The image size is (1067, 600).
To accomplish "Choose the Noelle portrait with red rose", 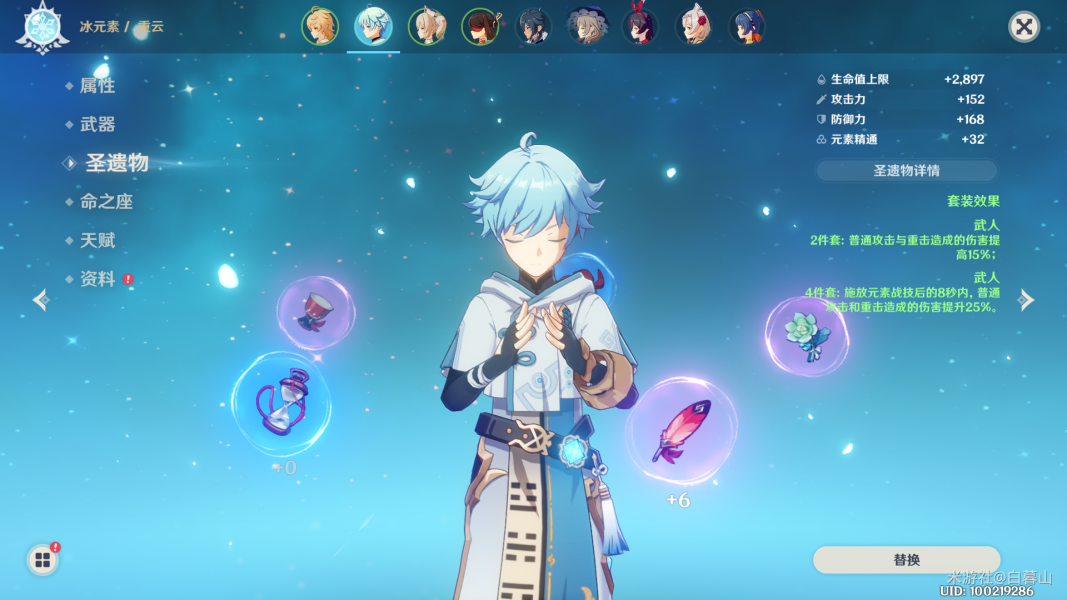I will coord(694,27).
